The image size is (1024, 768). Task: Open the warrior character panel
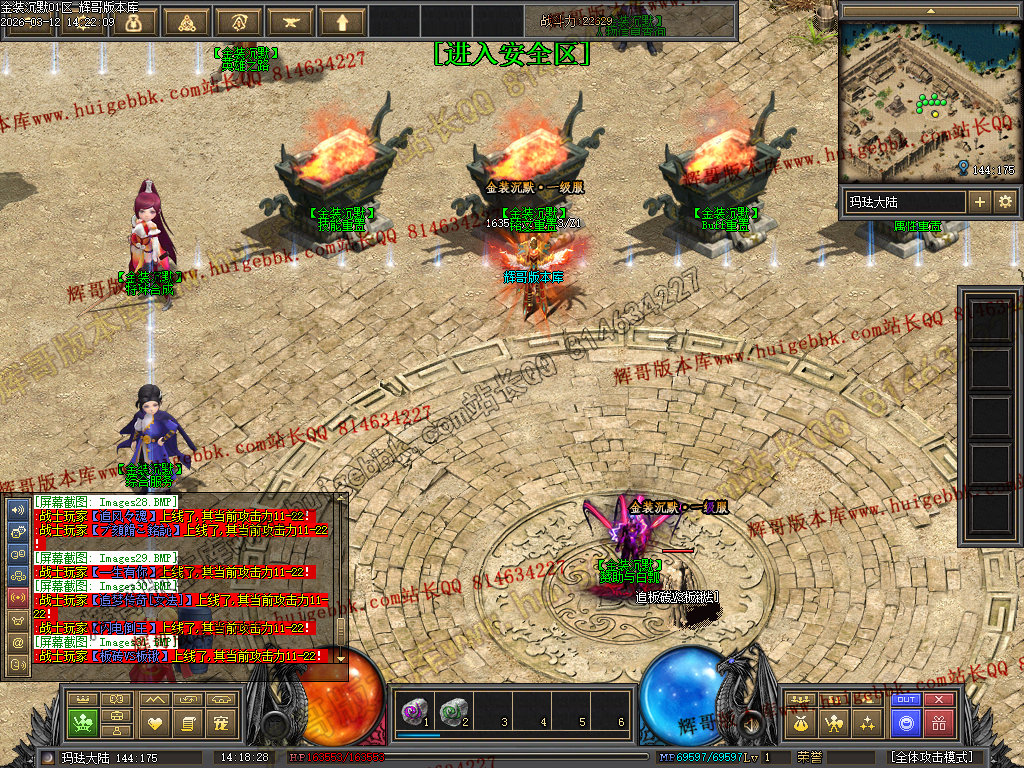tap(833, 722)
